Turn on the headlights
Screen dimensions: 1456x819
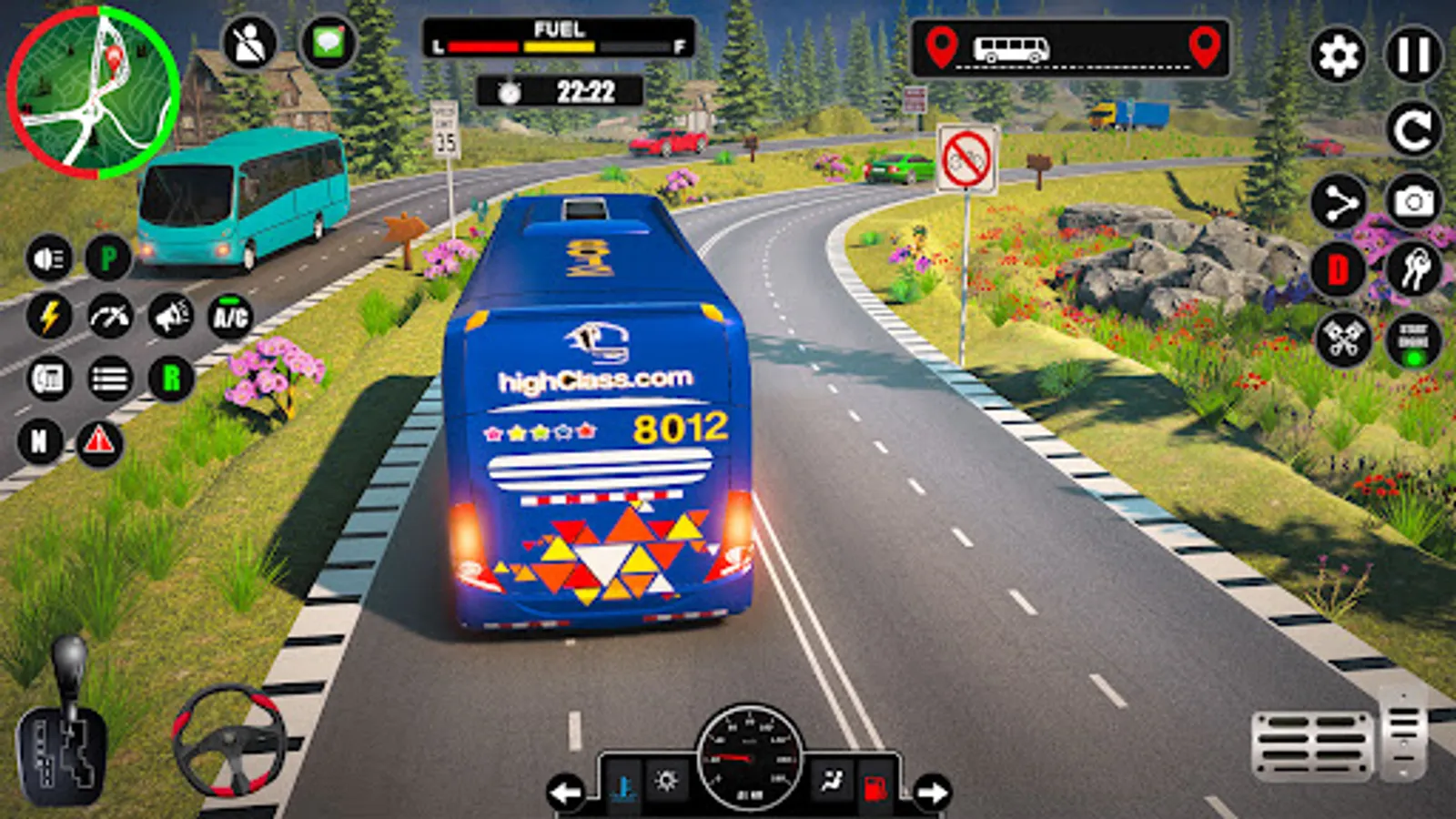pos(49,259)
